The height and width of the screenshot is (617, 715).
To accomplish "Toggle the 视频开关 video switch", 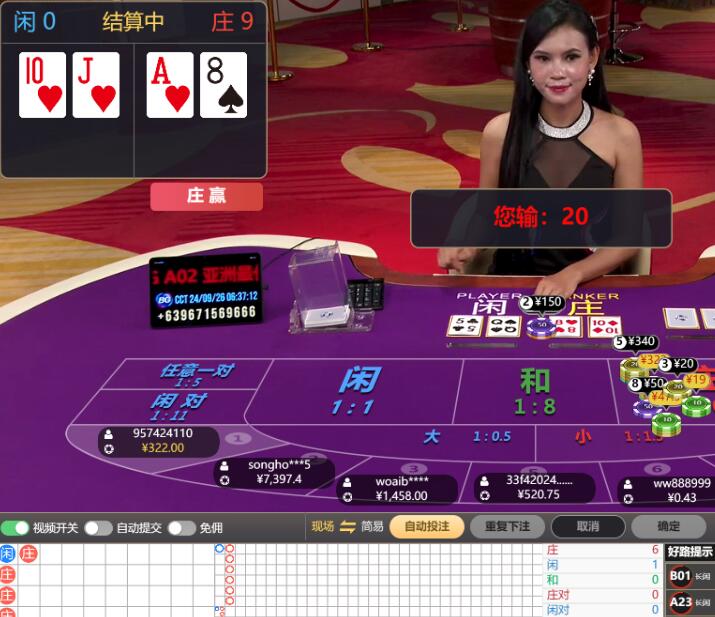I will click(15, 527).
